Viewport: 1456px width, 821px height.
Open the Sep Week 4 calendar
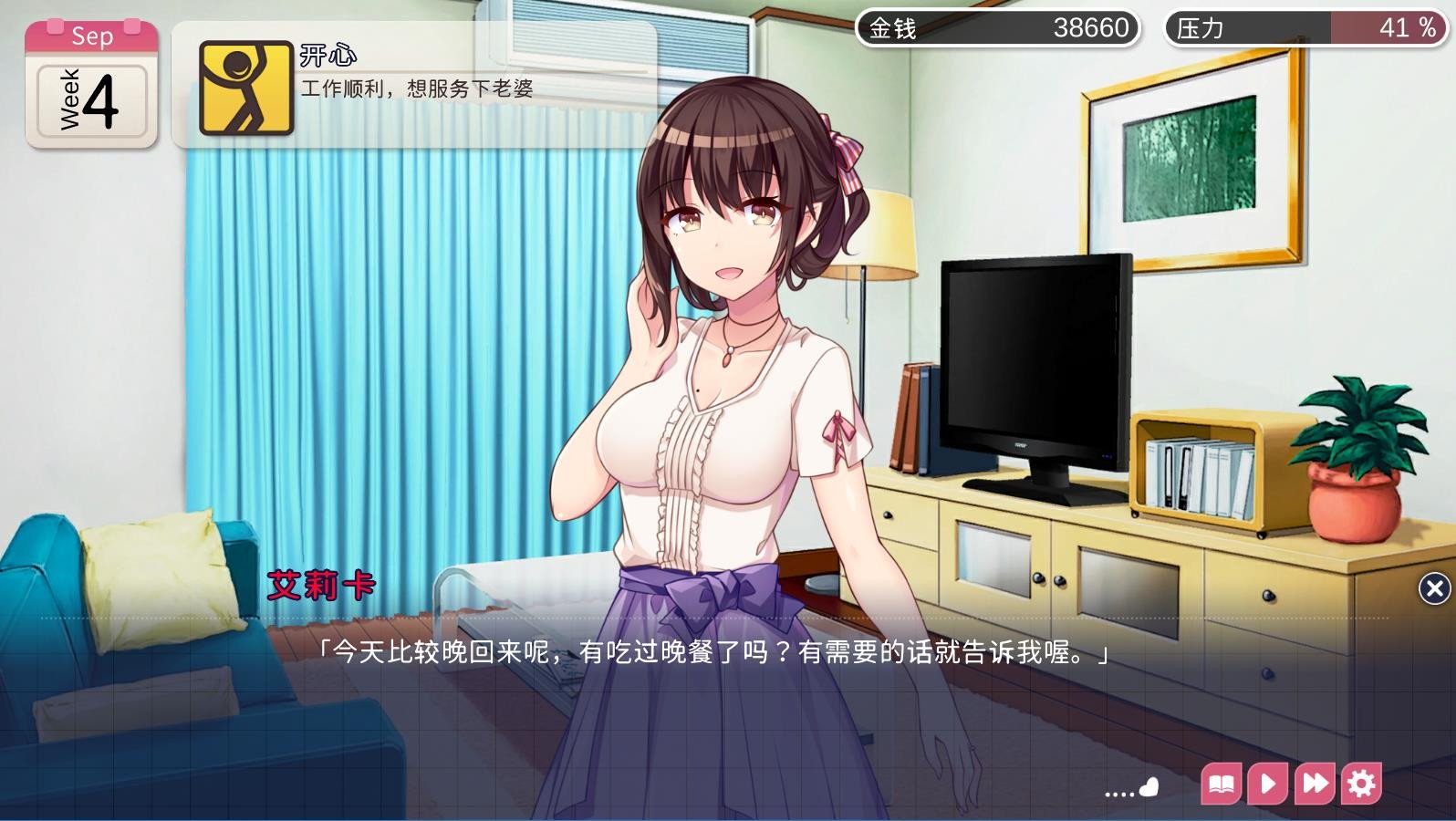(91, 85)
